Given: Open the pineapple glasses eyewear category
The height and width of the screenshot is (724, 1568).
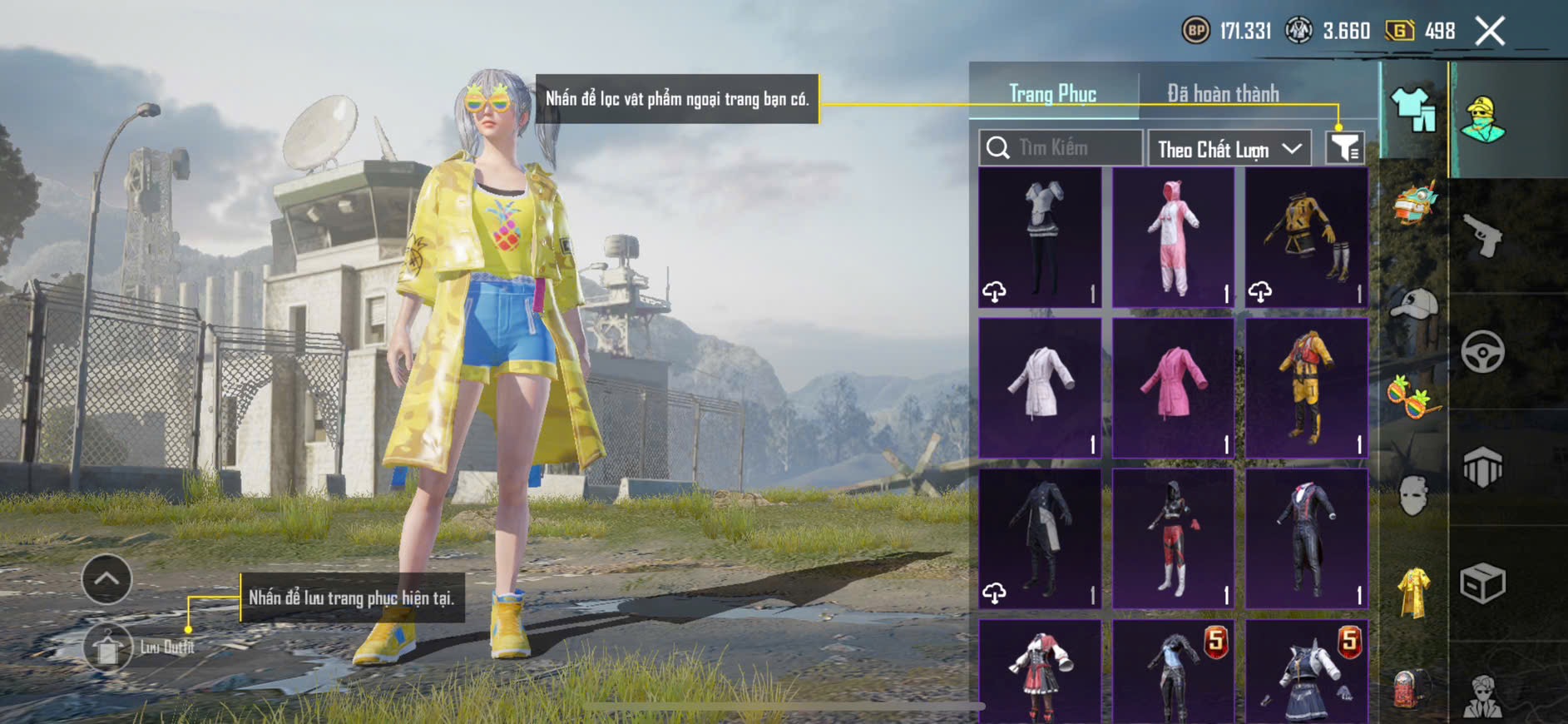Looking at the screenshot, I should (1412, 397).
